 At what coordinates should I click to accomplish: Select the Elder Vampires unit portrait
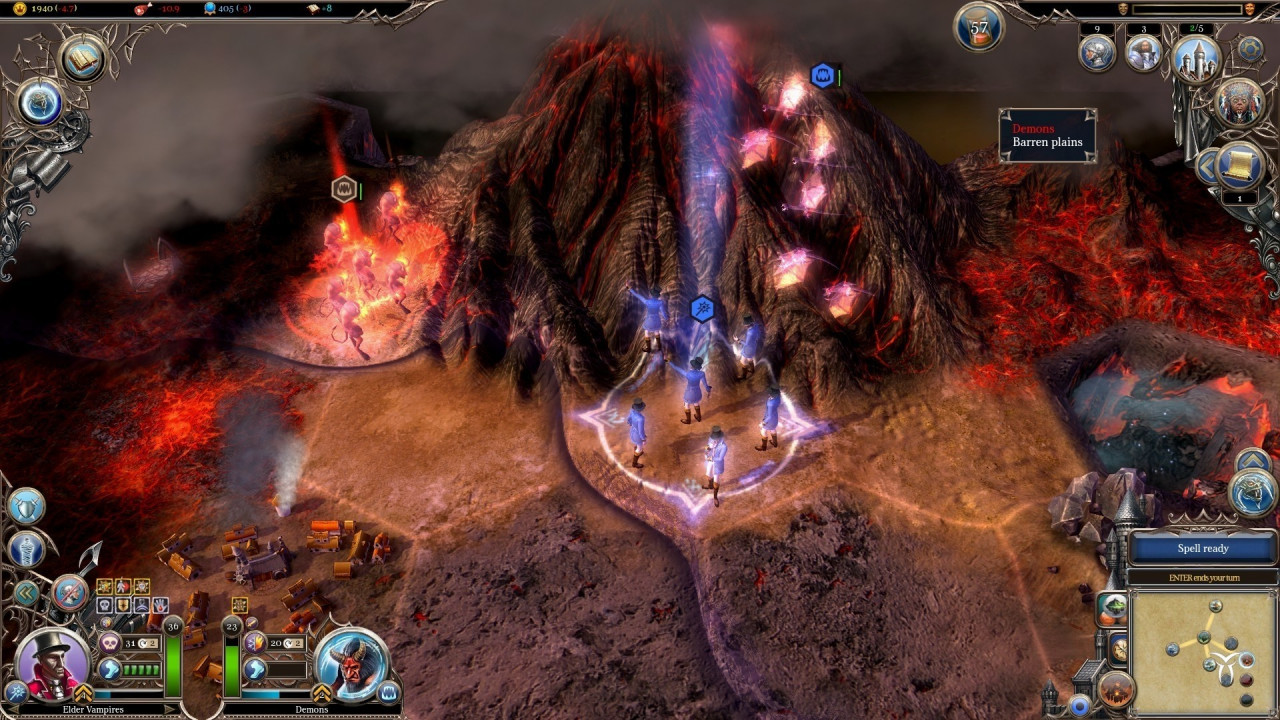coord(54,663)
